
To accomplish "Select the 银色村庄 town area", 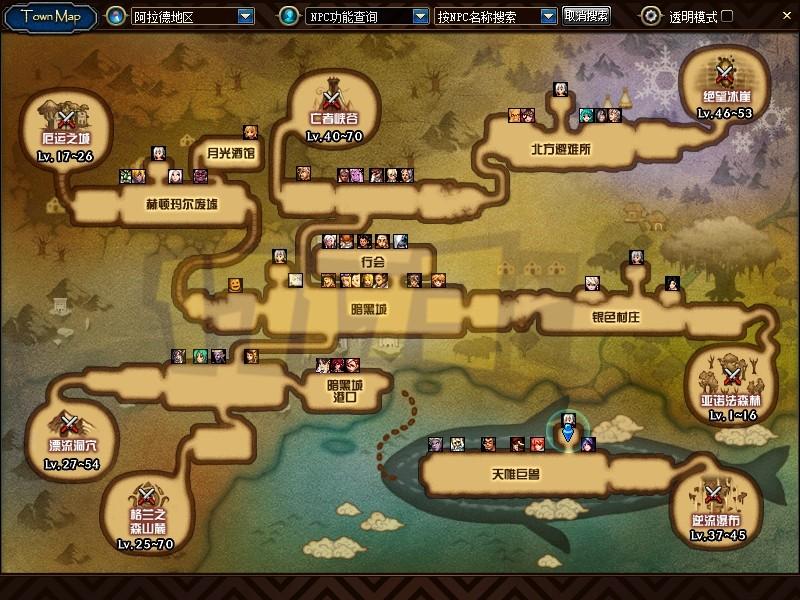I will 615,318.
